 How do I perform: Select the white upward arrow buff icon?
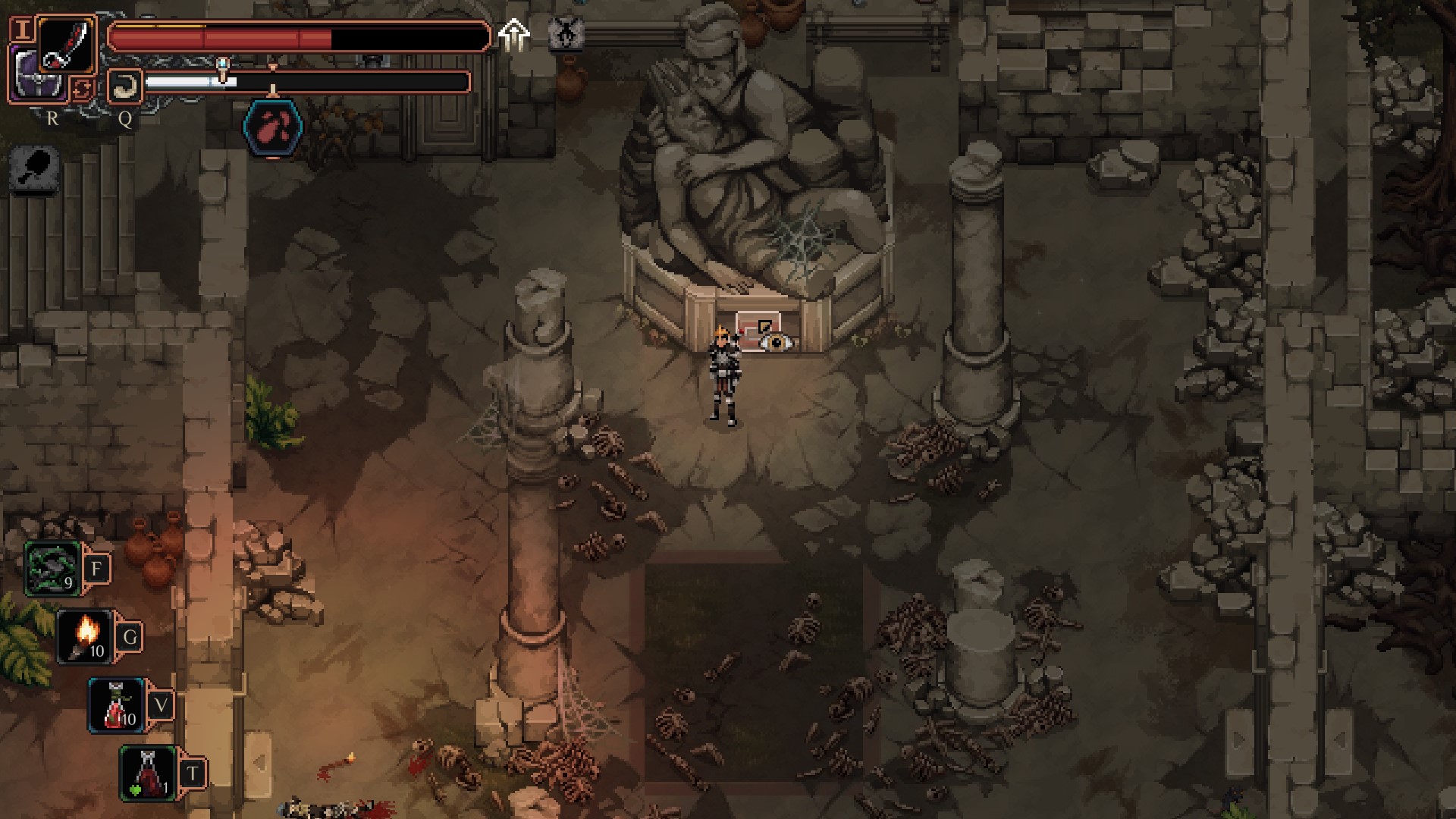coord(514,34)
